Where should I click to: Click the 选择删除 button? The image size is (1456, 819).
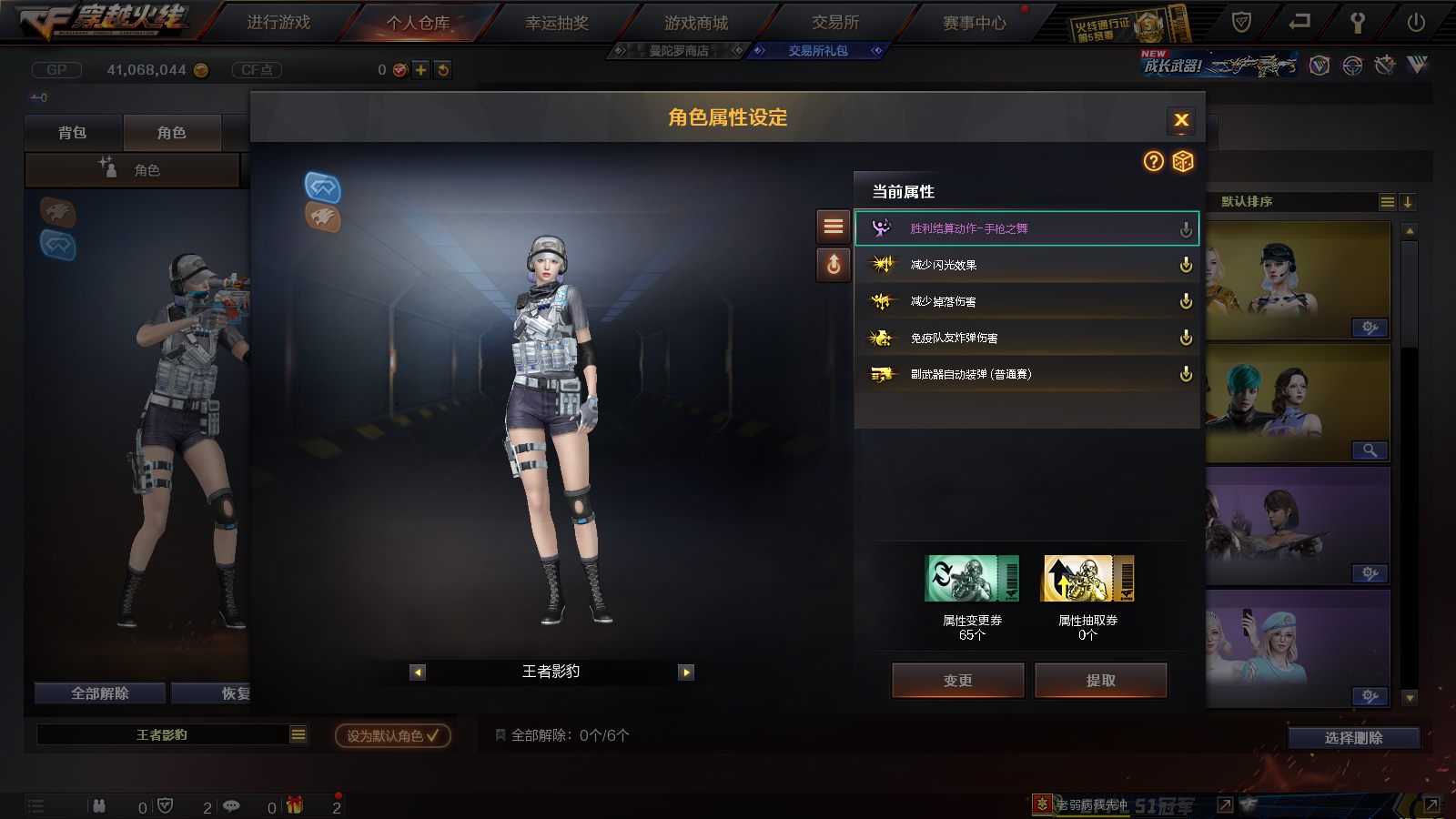coord(1353,738)
